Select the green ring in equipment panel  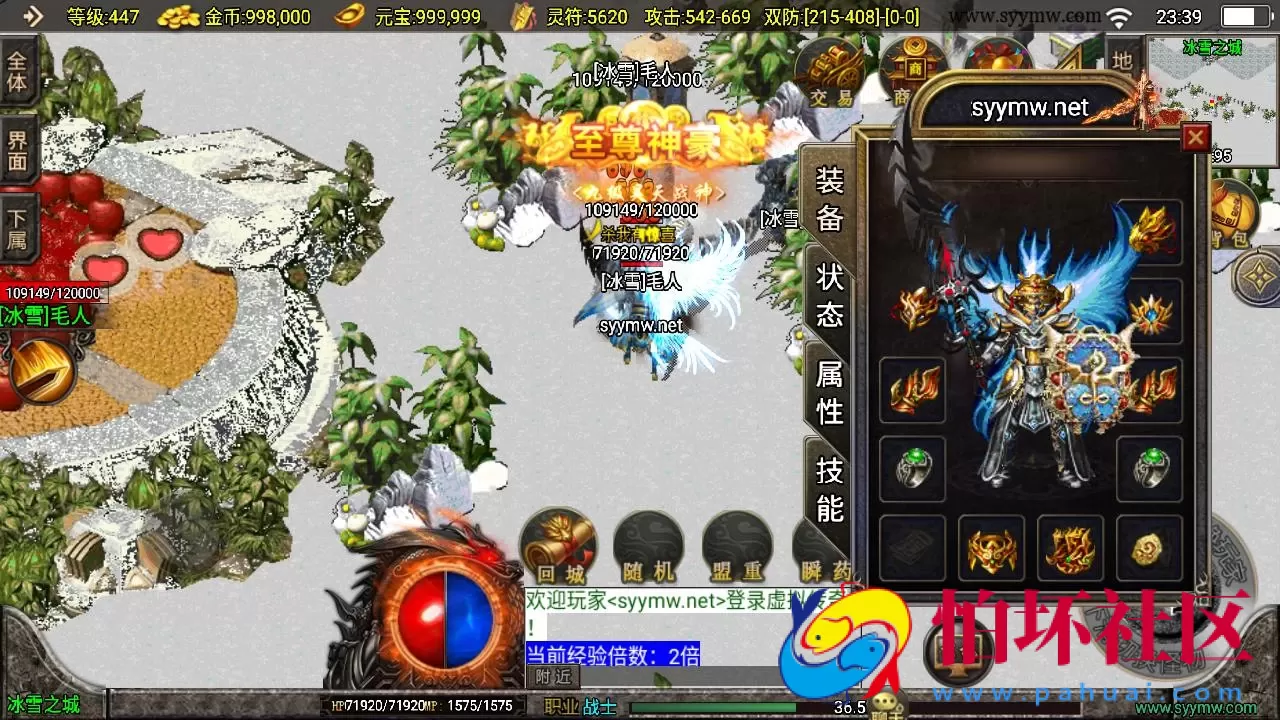tap(911, 470)
